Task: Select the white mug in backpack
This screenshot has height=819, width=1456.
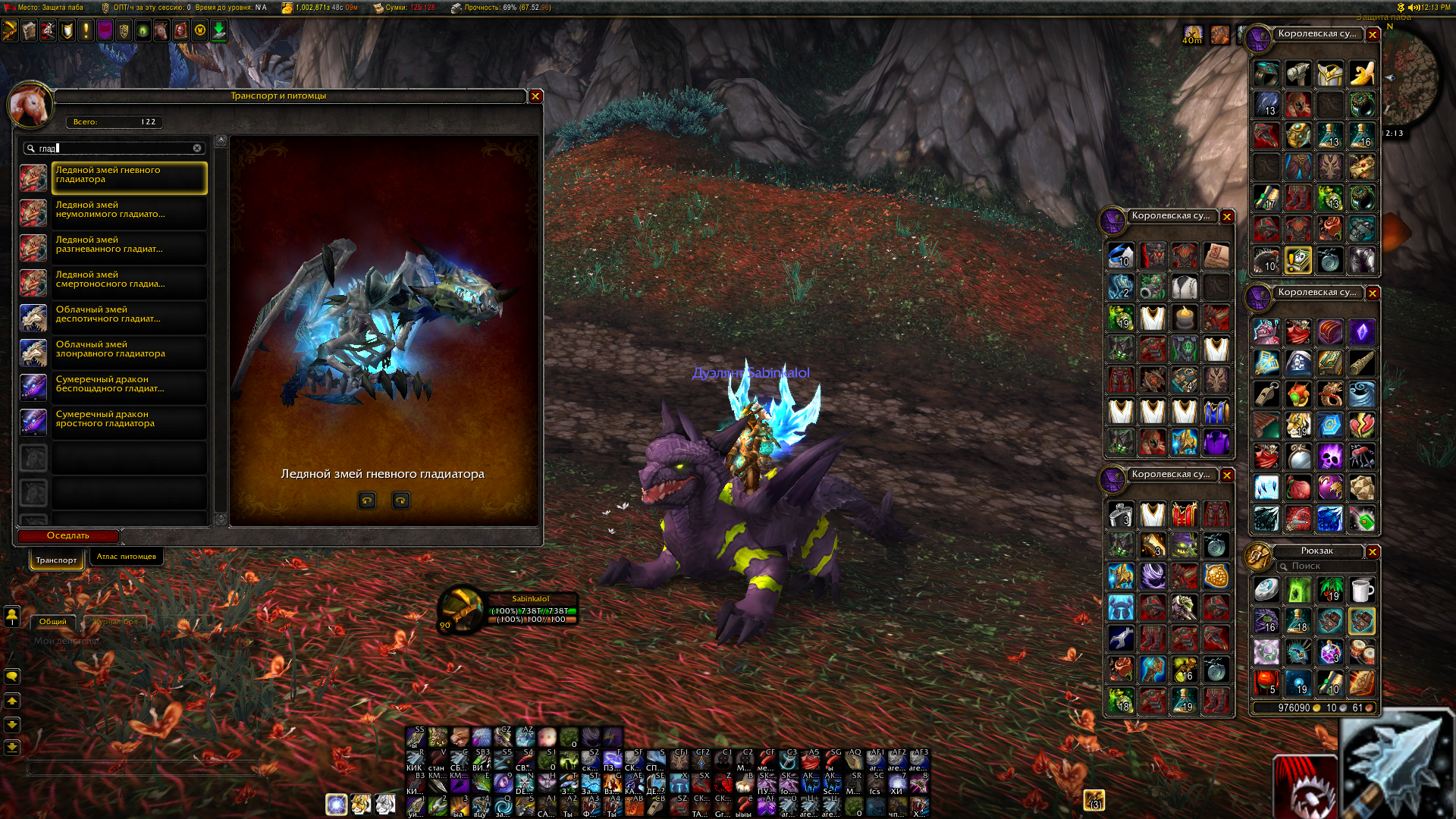Action: pos(1362,590)
